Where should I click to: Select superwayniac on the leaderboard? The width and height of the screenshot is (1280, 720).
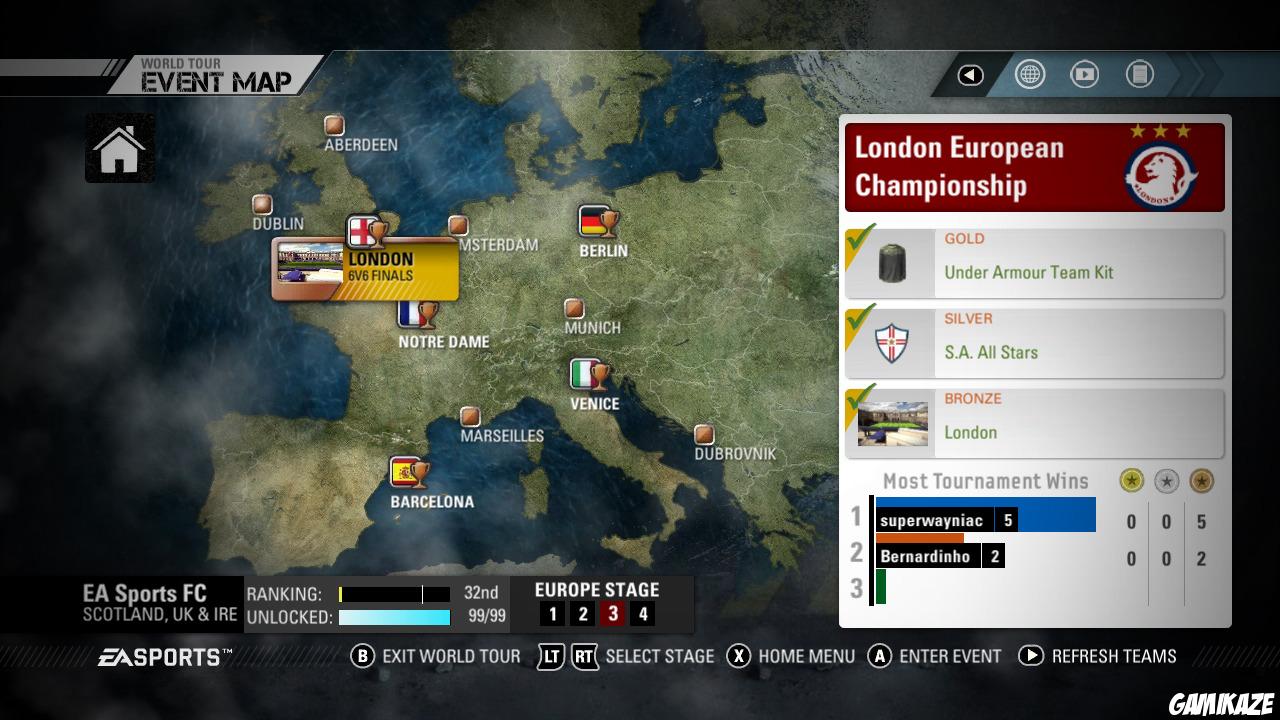934,519
